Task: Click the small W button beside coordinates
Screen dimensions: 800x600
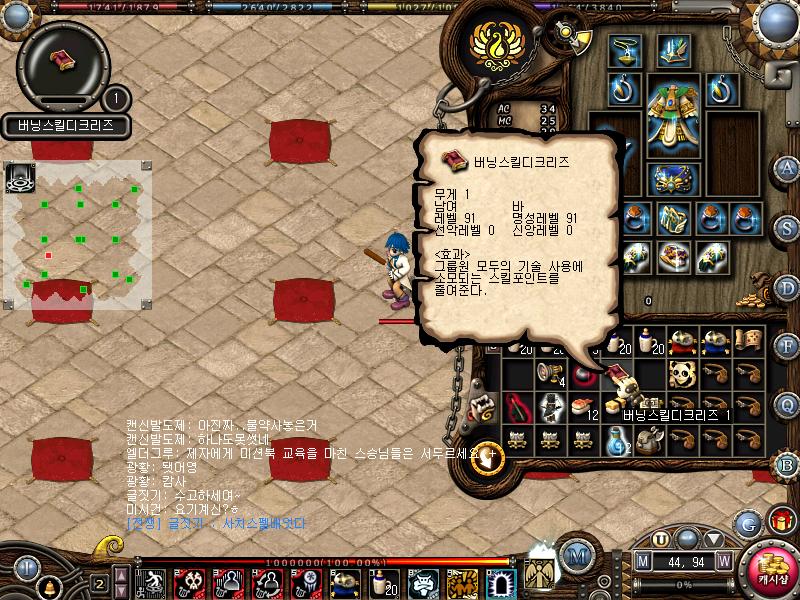Action: 723,562
